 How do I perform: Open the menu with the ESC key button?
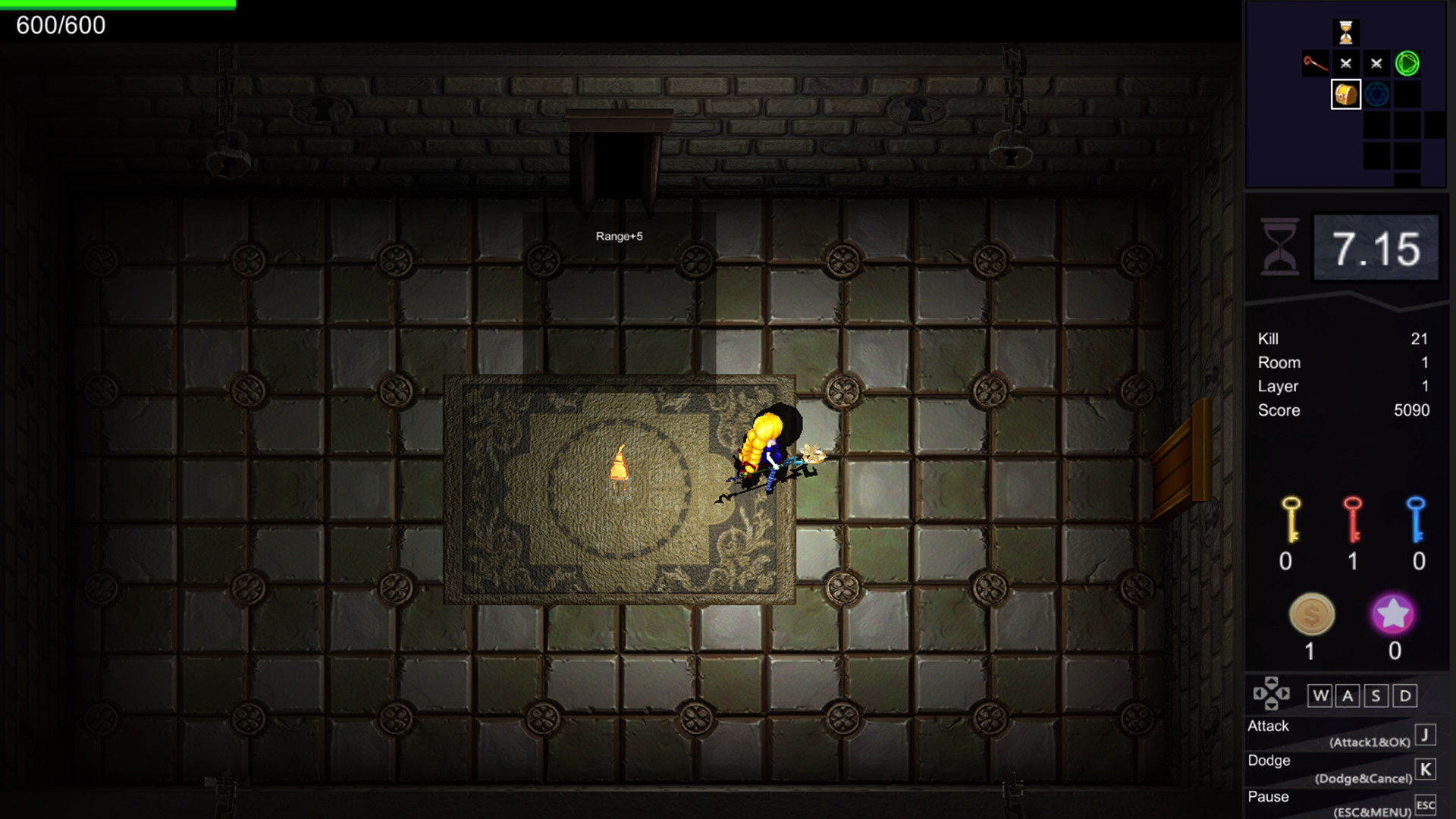pyautogui.click(x=1426, y=803)
